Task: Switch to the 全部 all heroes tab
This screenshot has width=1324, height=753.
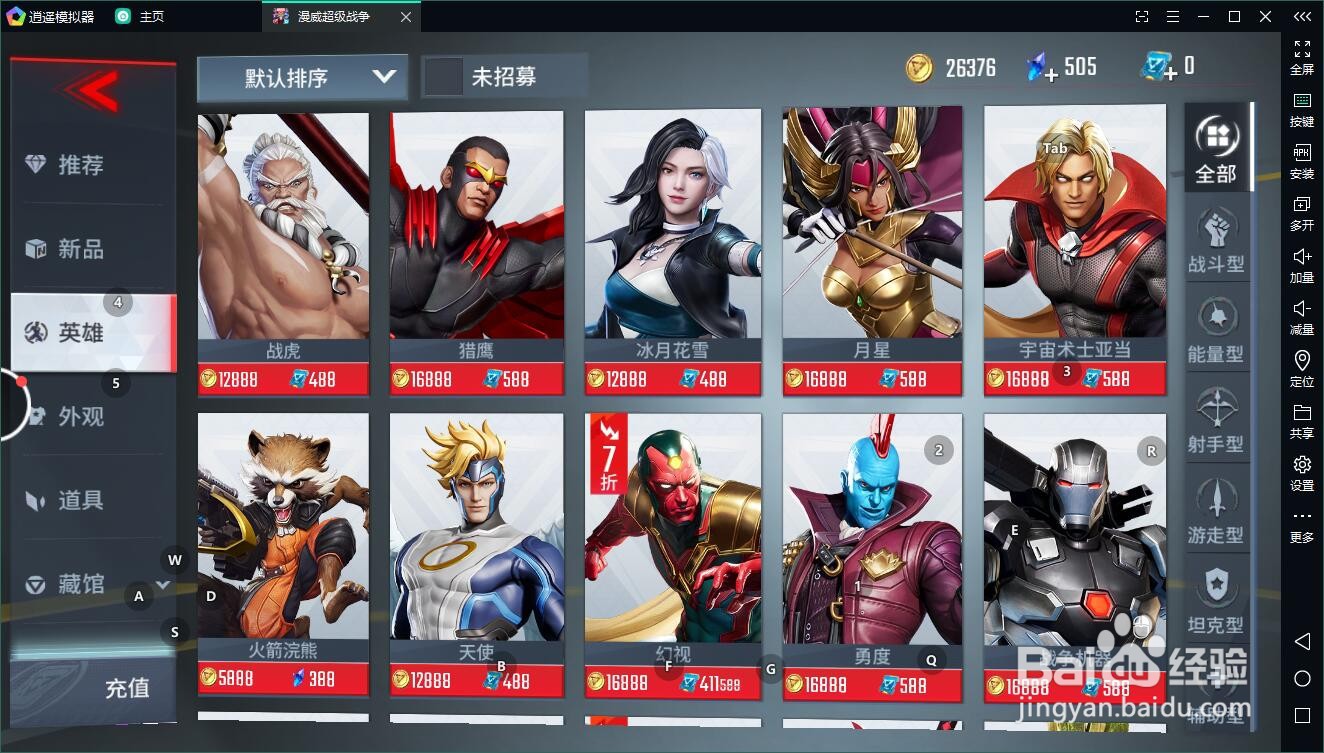Action: (x=1216, y=143)
